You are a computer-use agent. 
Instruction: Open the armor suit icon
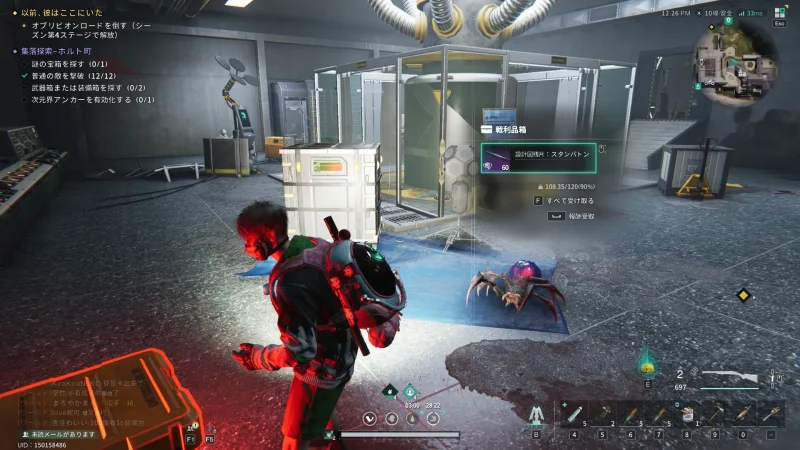536,413
